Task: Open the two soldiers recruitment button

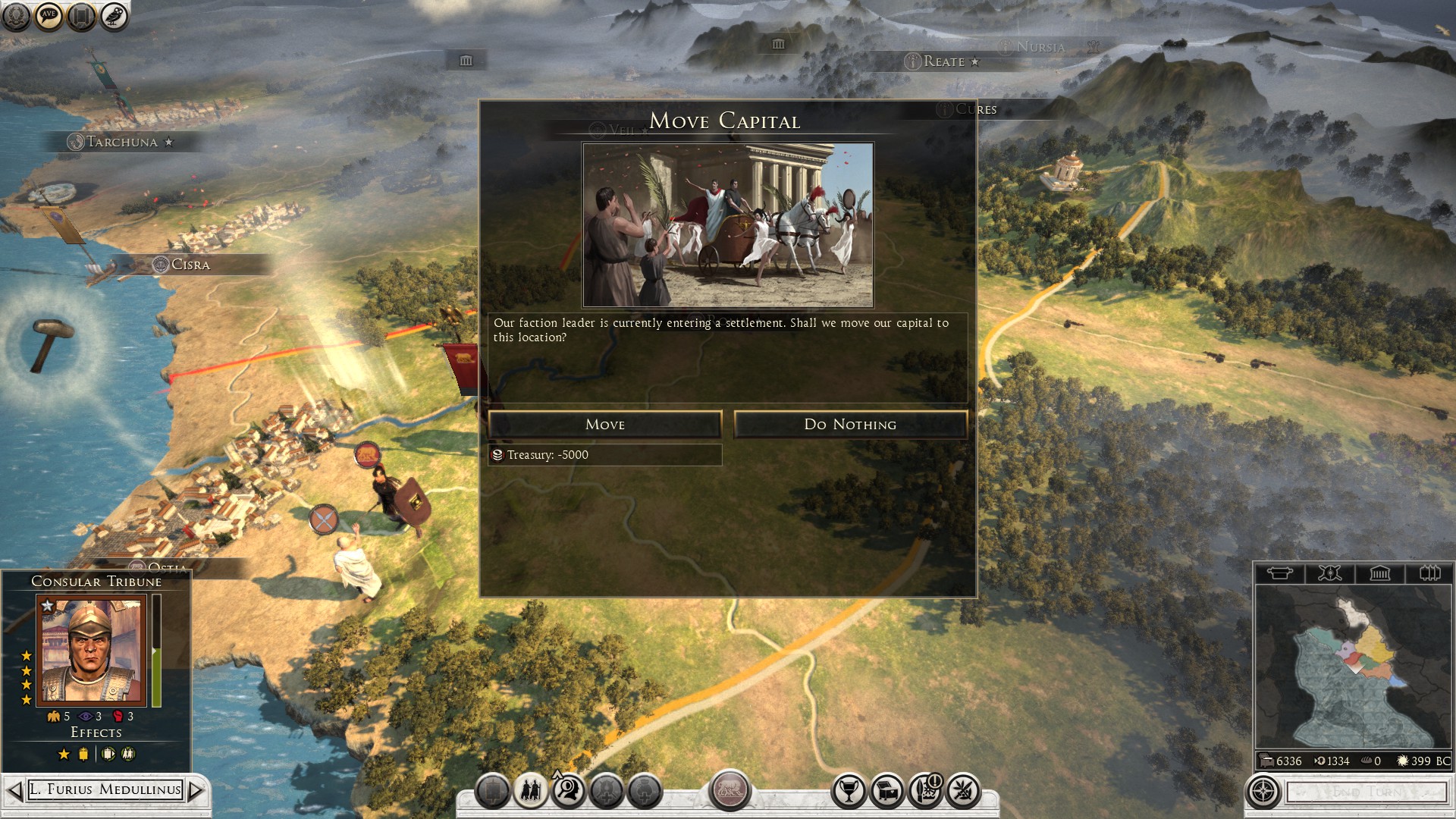Action: pyautogui.click(x=530, y=792)
